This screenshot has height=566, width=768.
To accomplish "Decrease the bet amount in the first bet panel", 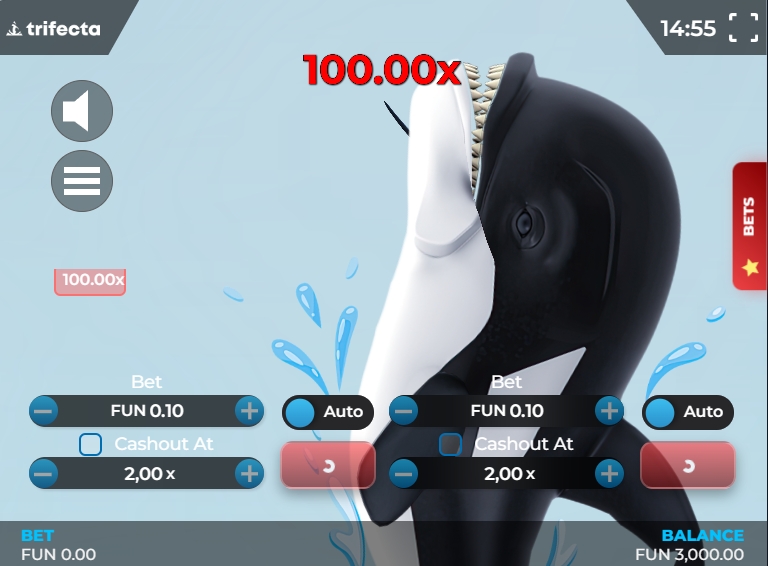I will pyautogui.click(x=44, y=410).
